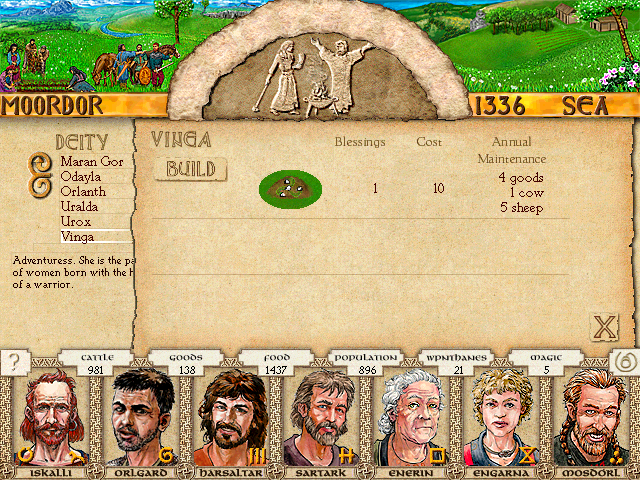Viewport: 640px width, 480px height.
Task: Select Vinga in the deity list
Action: click(x=78, y=236)
